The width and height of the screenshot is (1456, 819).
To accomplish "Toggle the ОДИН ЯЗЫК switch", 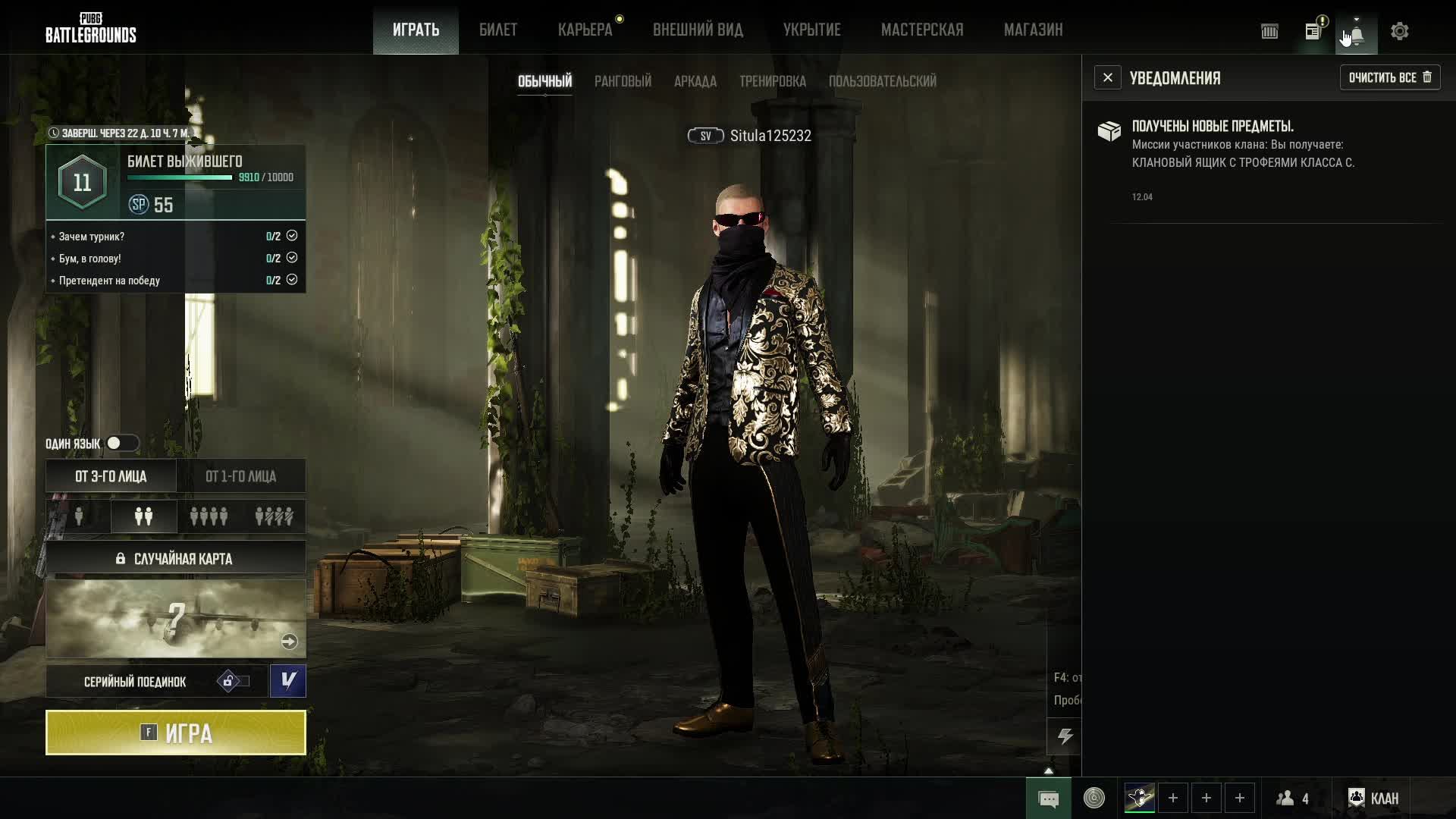I will [121, 443].
